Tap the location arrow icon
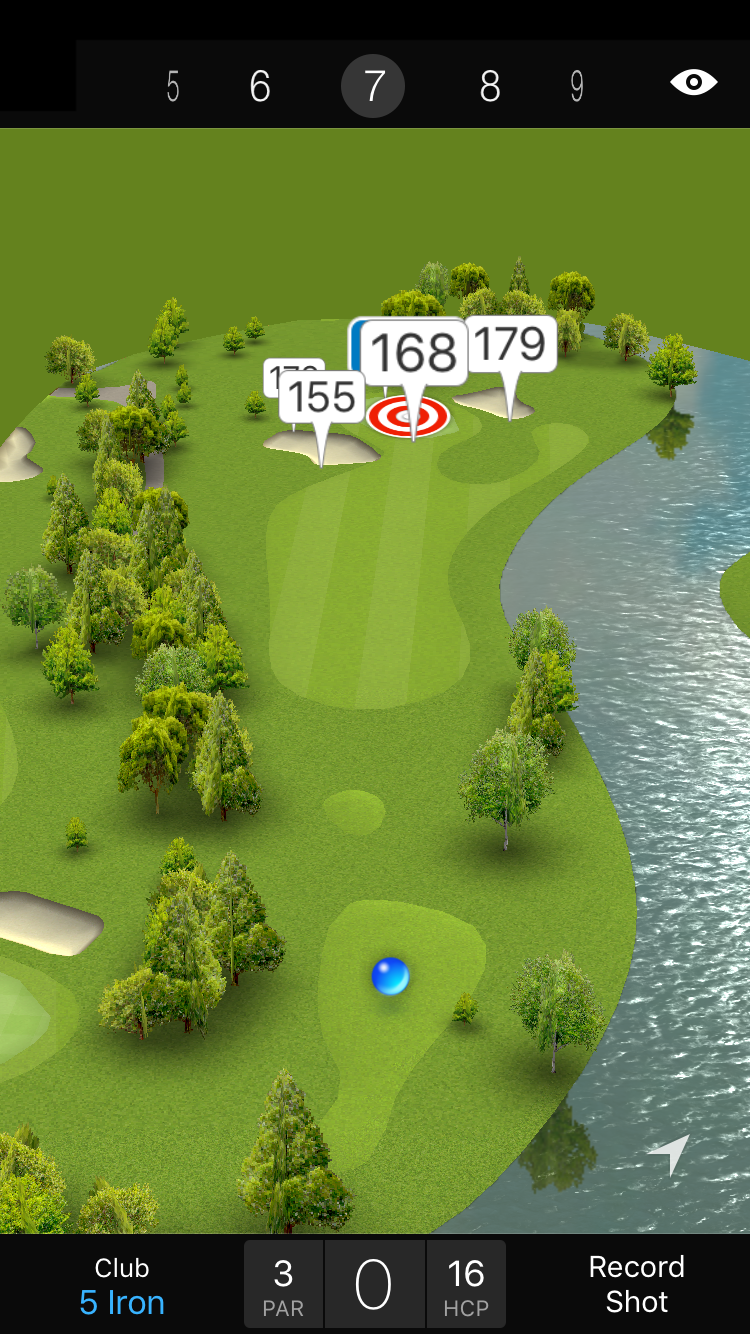Screen dimensions: 750x1334 point(669,1154)
